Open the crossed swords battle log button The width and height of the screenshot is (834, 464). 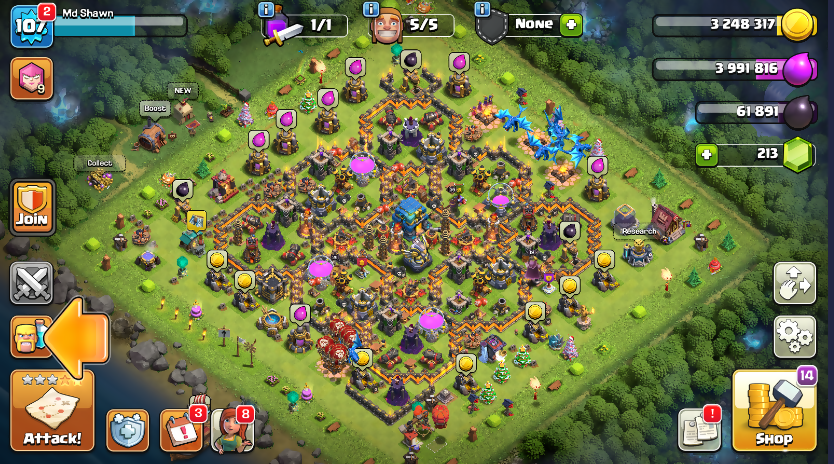31,283
